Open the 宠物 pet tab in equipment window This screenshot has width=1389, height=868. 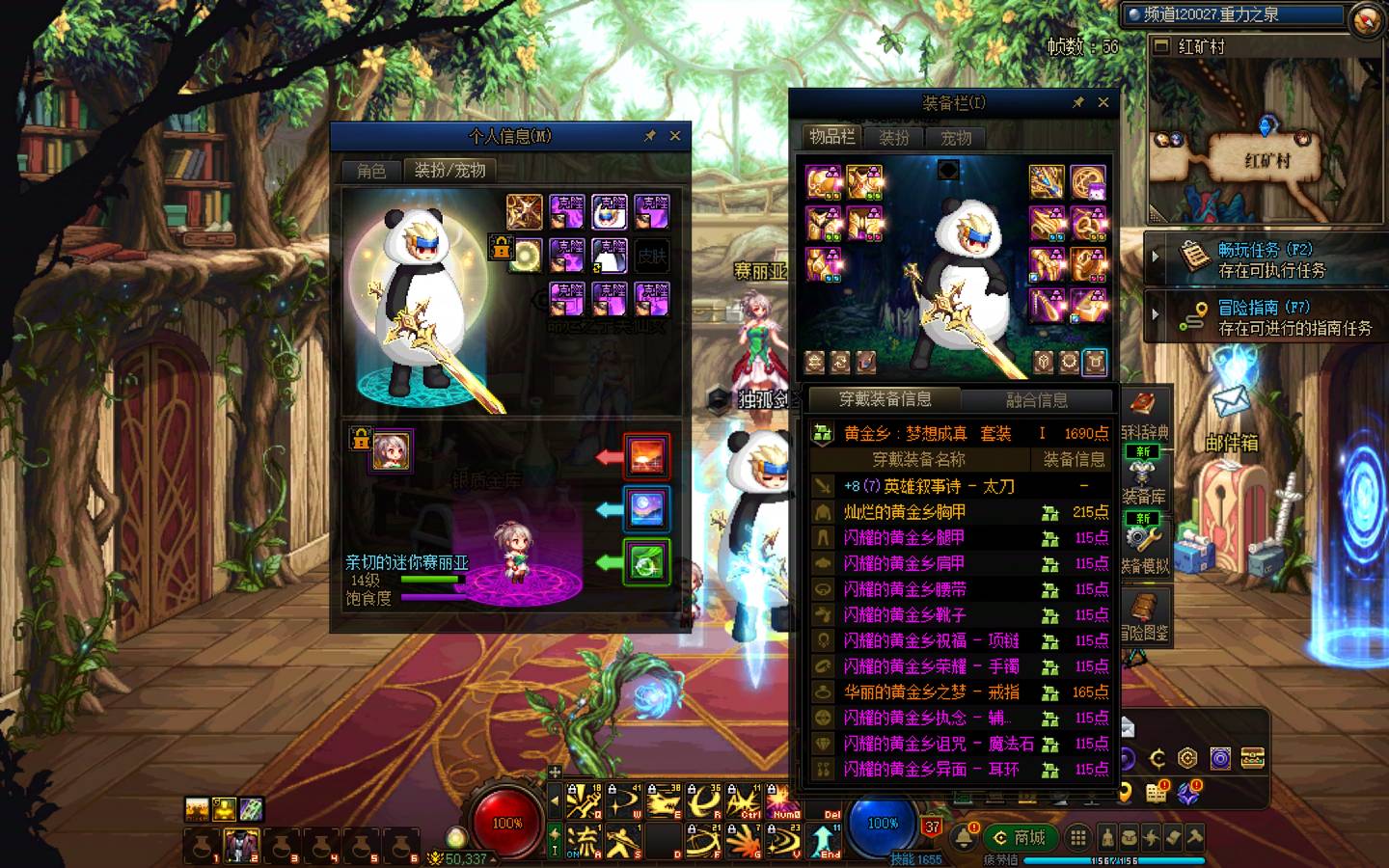point(956,138)
